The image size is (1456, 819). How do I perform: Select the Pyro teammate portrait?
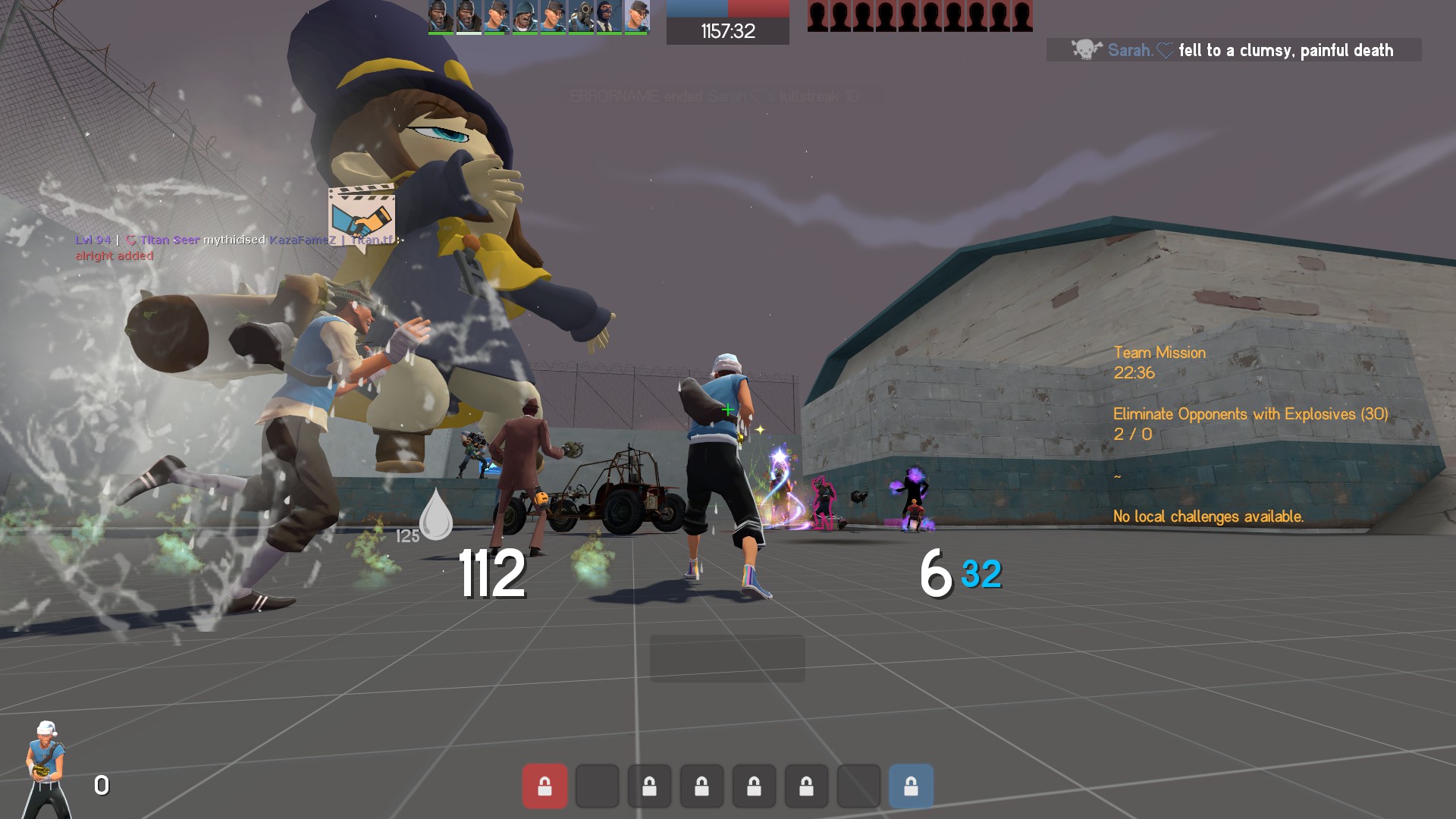pyautogui.click(x=582, y=17)
